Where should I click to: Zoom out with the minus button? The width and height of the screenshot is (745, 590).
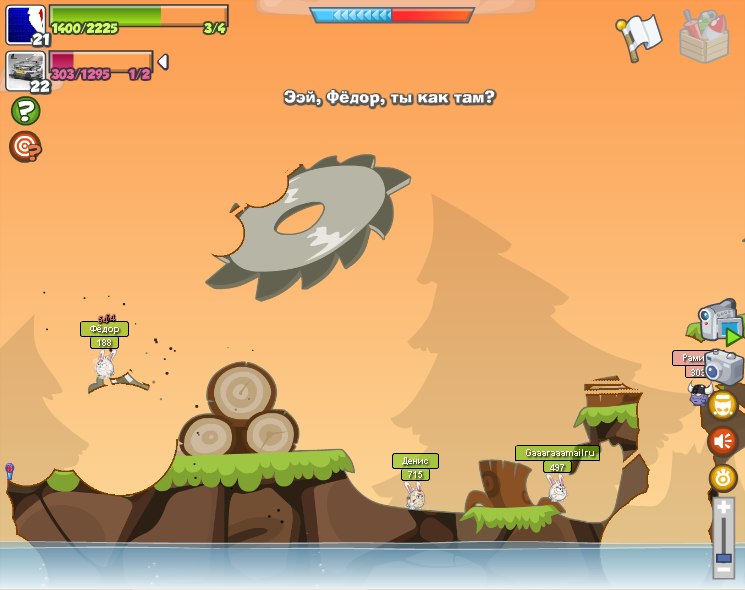(723, 569)
